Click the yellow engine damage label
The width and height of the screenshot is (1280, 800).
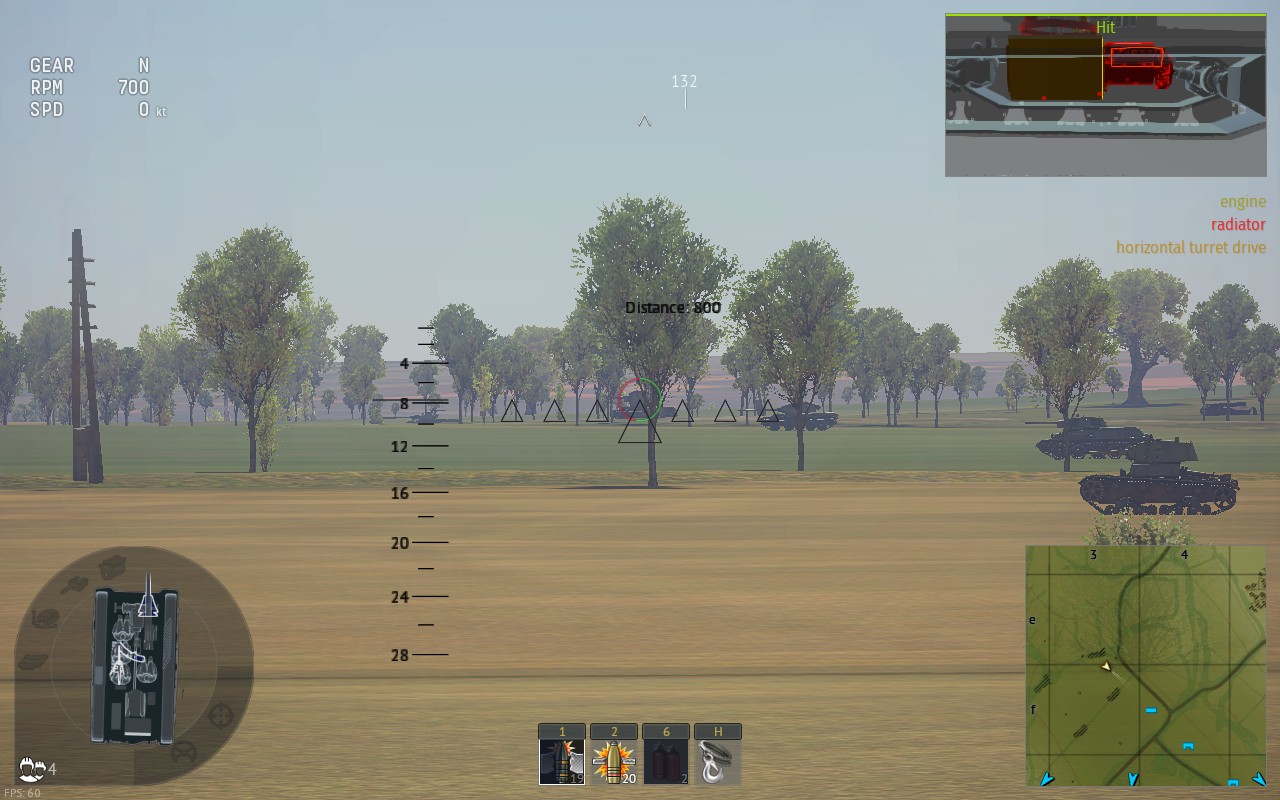click(1243, 201)
